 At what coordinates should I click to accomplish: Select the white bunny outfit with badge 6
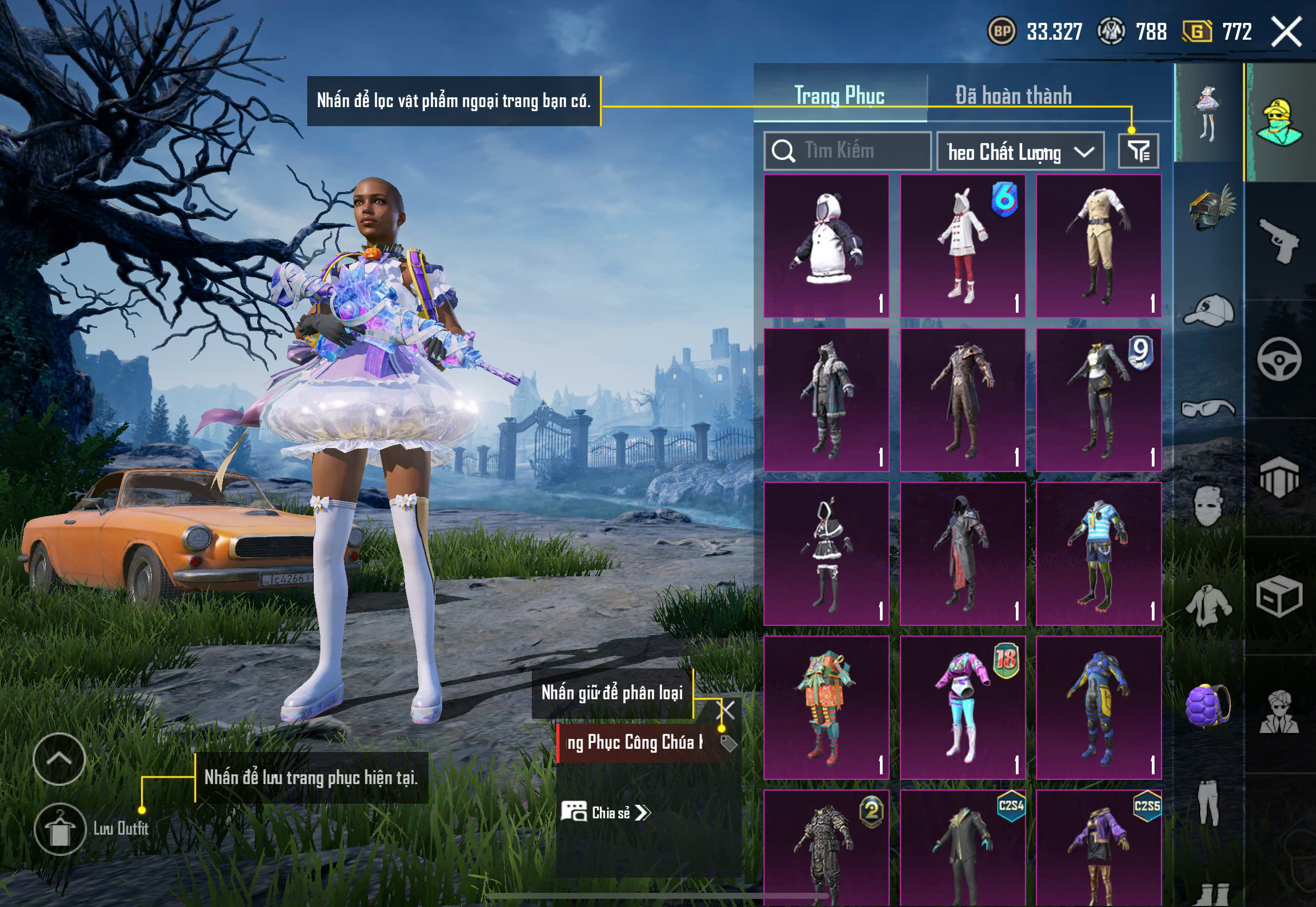963,245
